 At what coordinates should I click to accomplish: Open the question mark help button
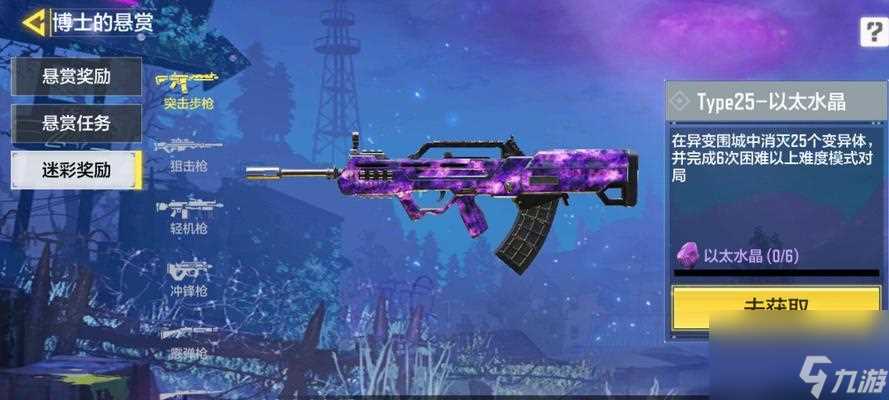pyautogui.click(x=871, y=33)
